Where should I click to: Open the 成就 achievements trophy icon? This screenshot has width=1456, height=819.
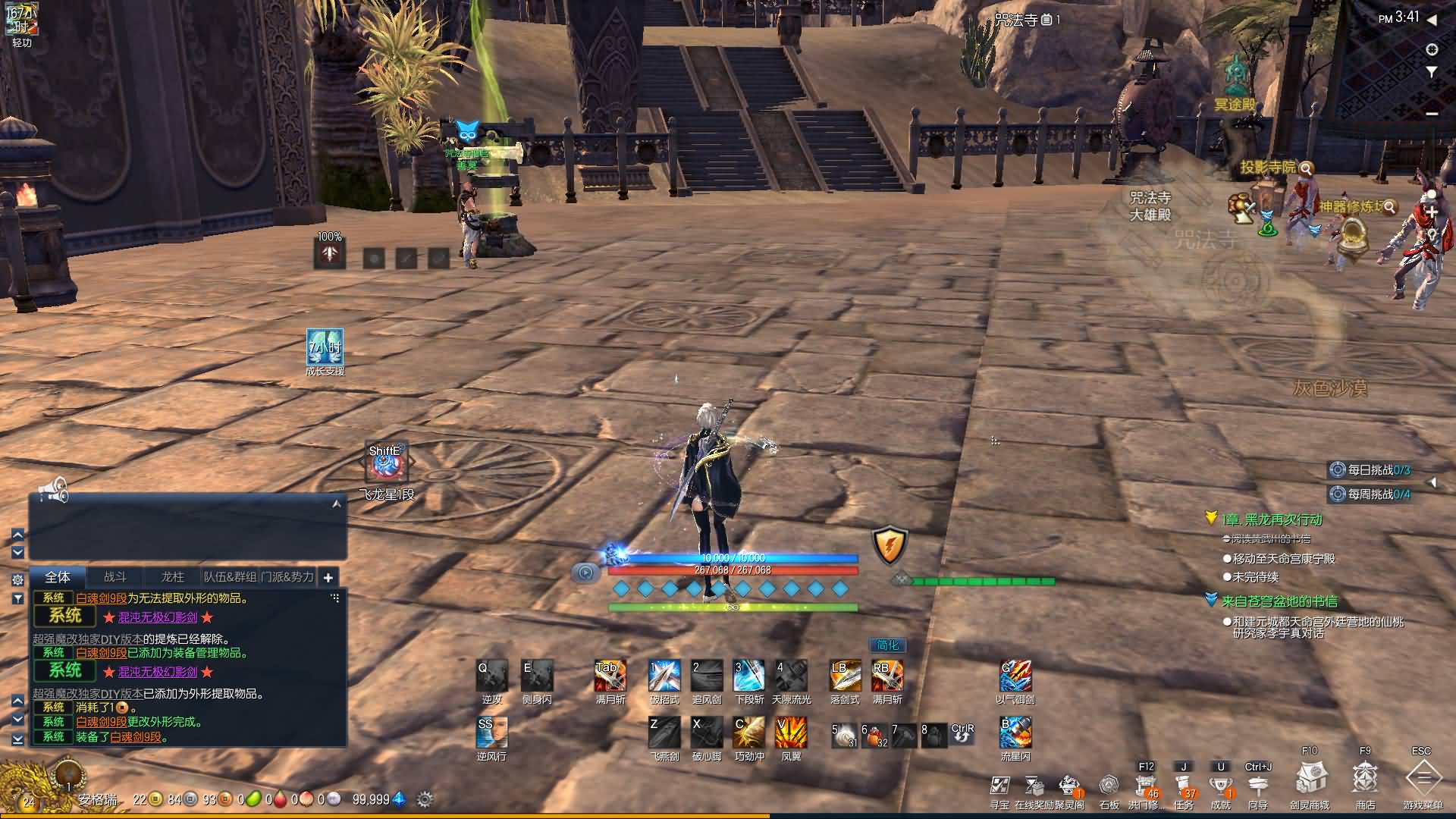1221,784
